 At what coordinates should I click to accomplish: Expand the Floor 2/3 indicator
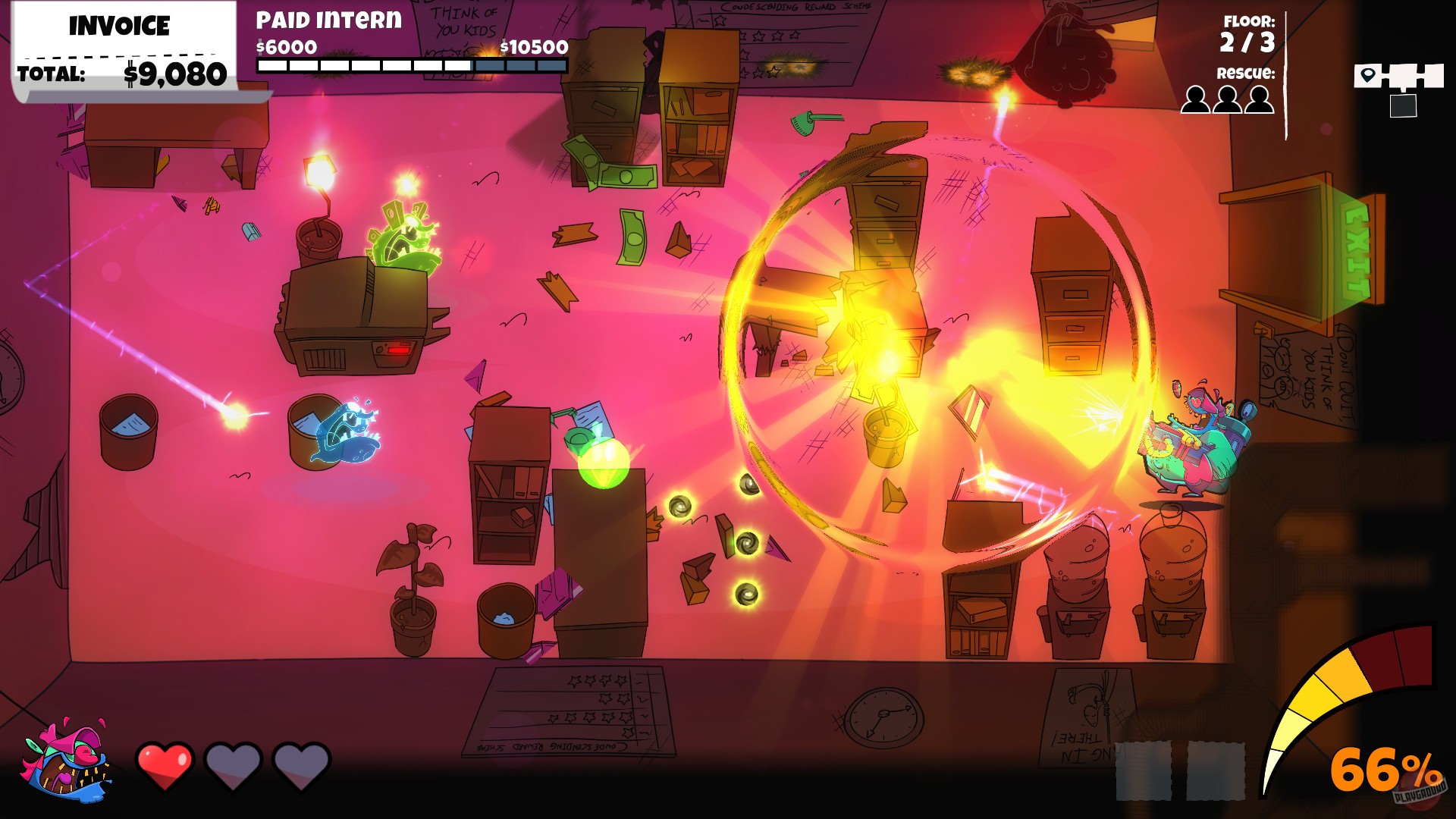[x=1247, y=33]
